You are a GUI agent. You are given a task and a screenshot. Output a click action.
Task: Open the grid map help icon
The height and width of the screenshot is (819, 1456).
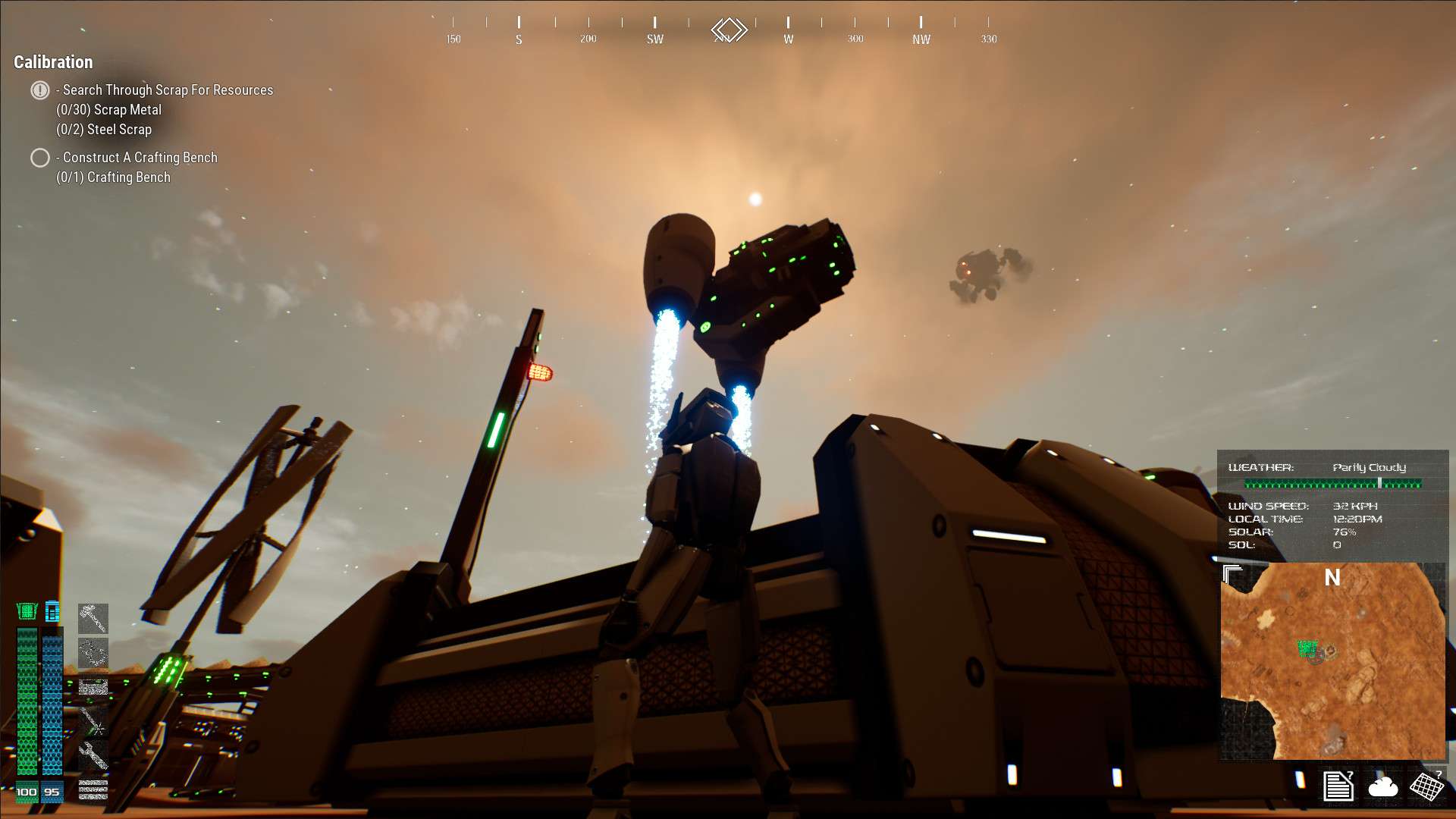click(1426, 786)
